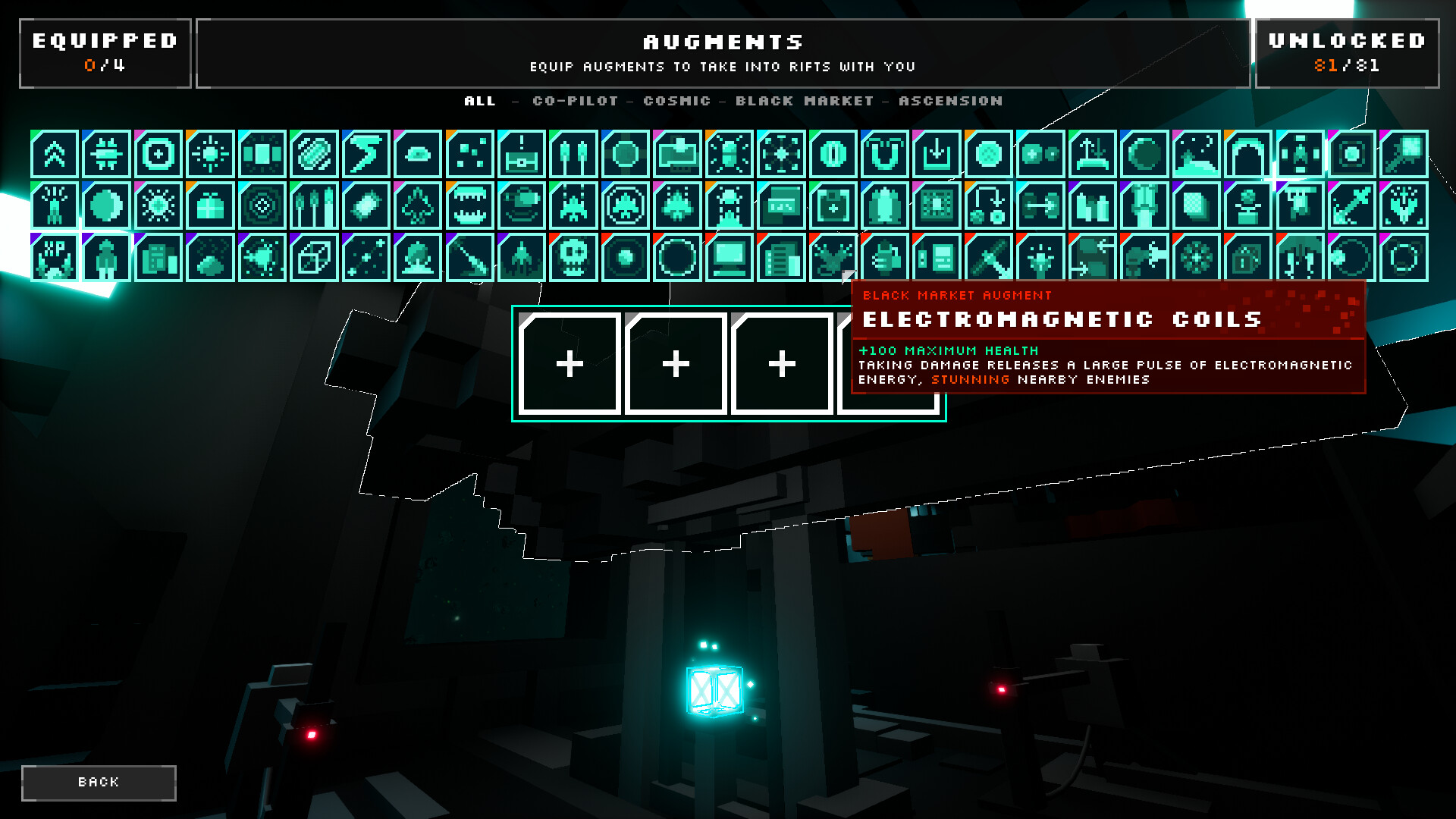Click the BACK button
This screenshot has height=819, width=1456.
pos(99,782)
